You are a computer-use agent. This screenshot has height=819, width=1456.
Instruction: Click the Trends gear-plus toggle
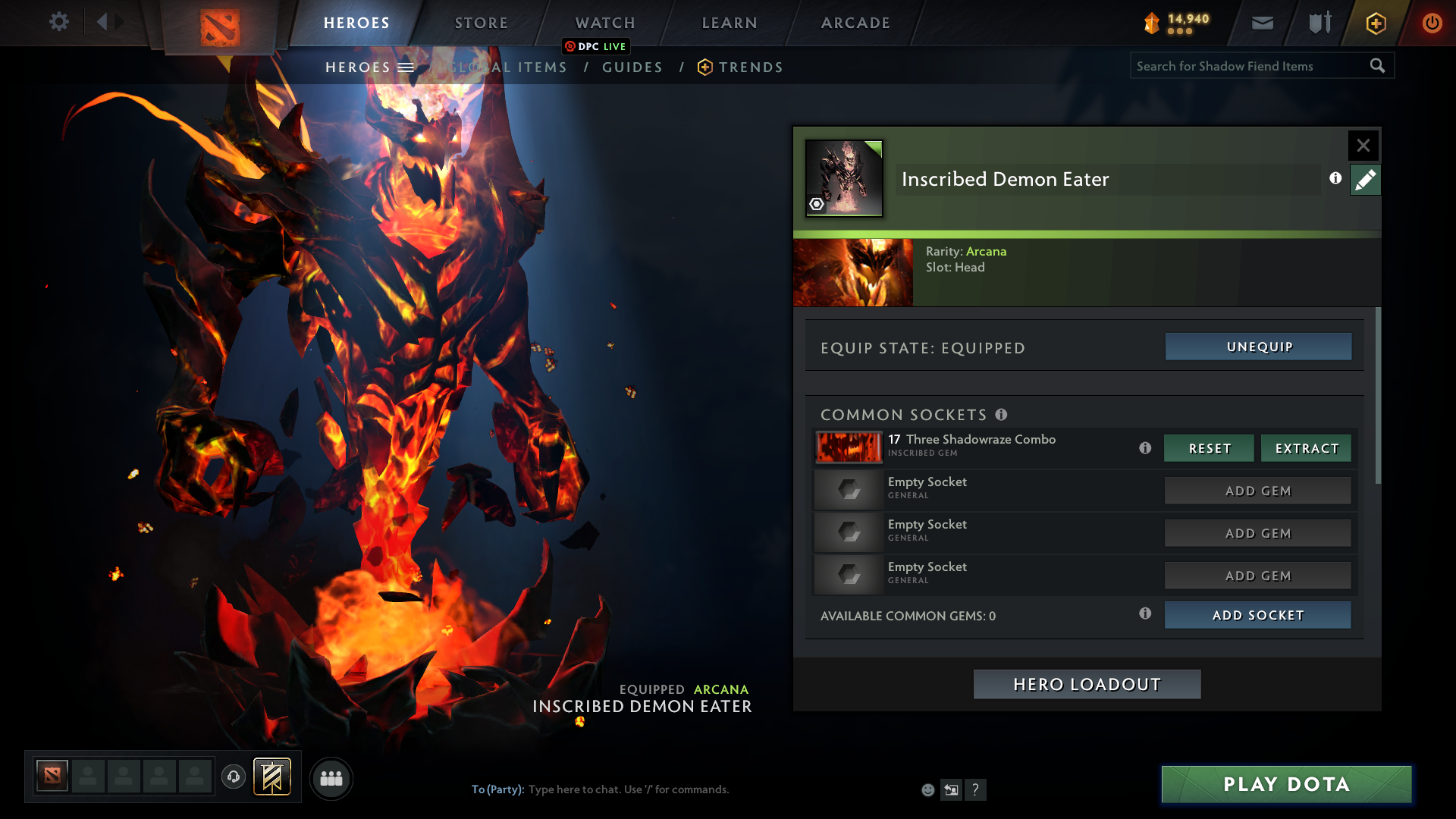tap(705, 67)
